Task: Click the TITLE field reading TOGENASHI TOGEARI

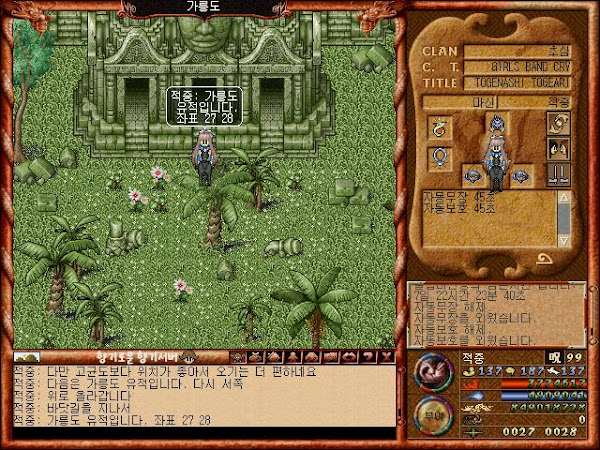Action: click(530, 83)
